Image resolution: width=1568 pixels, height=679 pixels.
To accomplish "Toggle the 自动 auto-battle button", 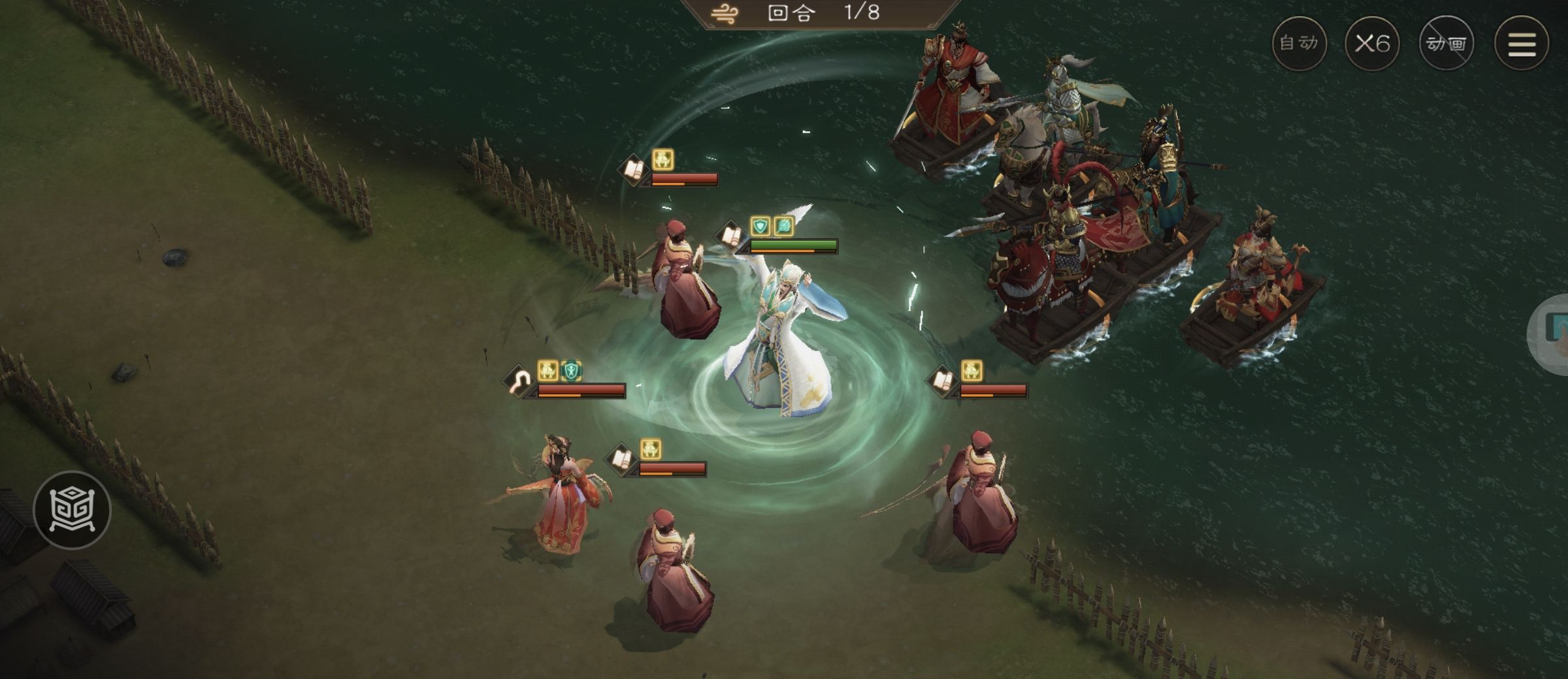I will point(1299,43).
